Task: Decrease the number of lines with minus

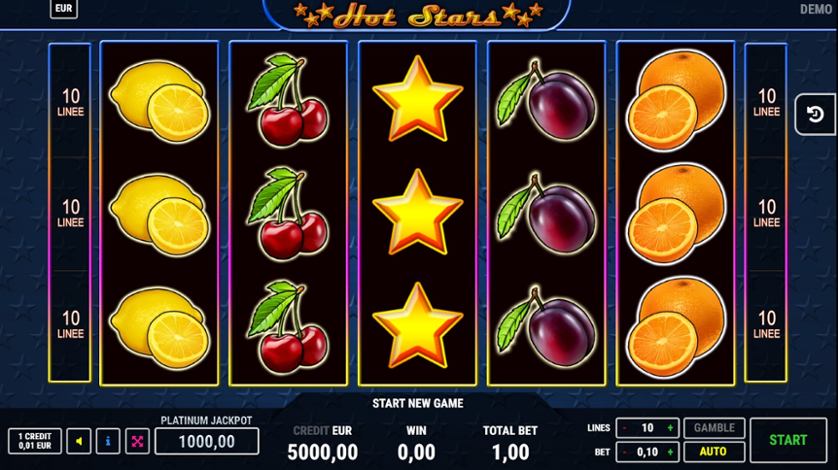Action: pos(624,428)
